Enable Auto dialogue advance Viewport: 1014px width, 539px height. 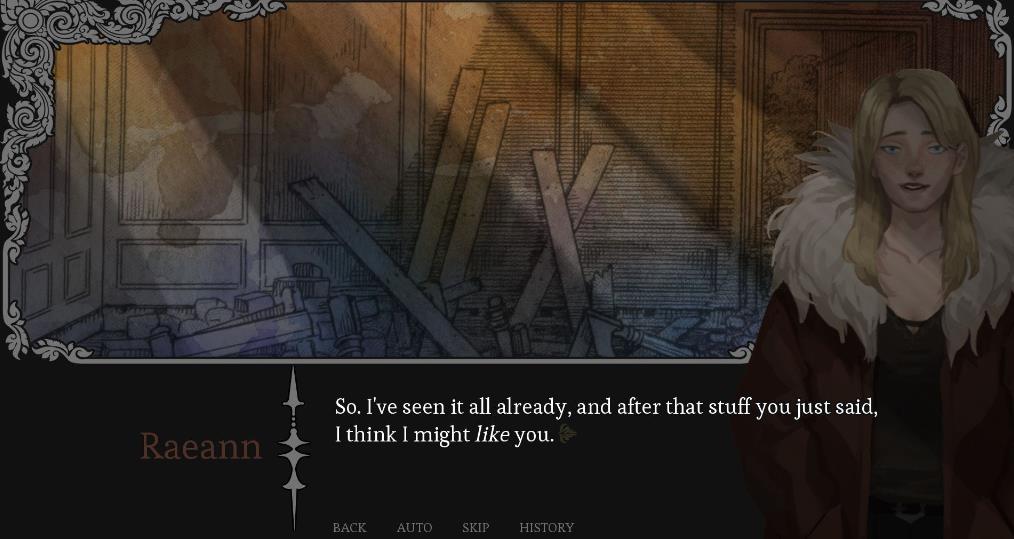414,527
